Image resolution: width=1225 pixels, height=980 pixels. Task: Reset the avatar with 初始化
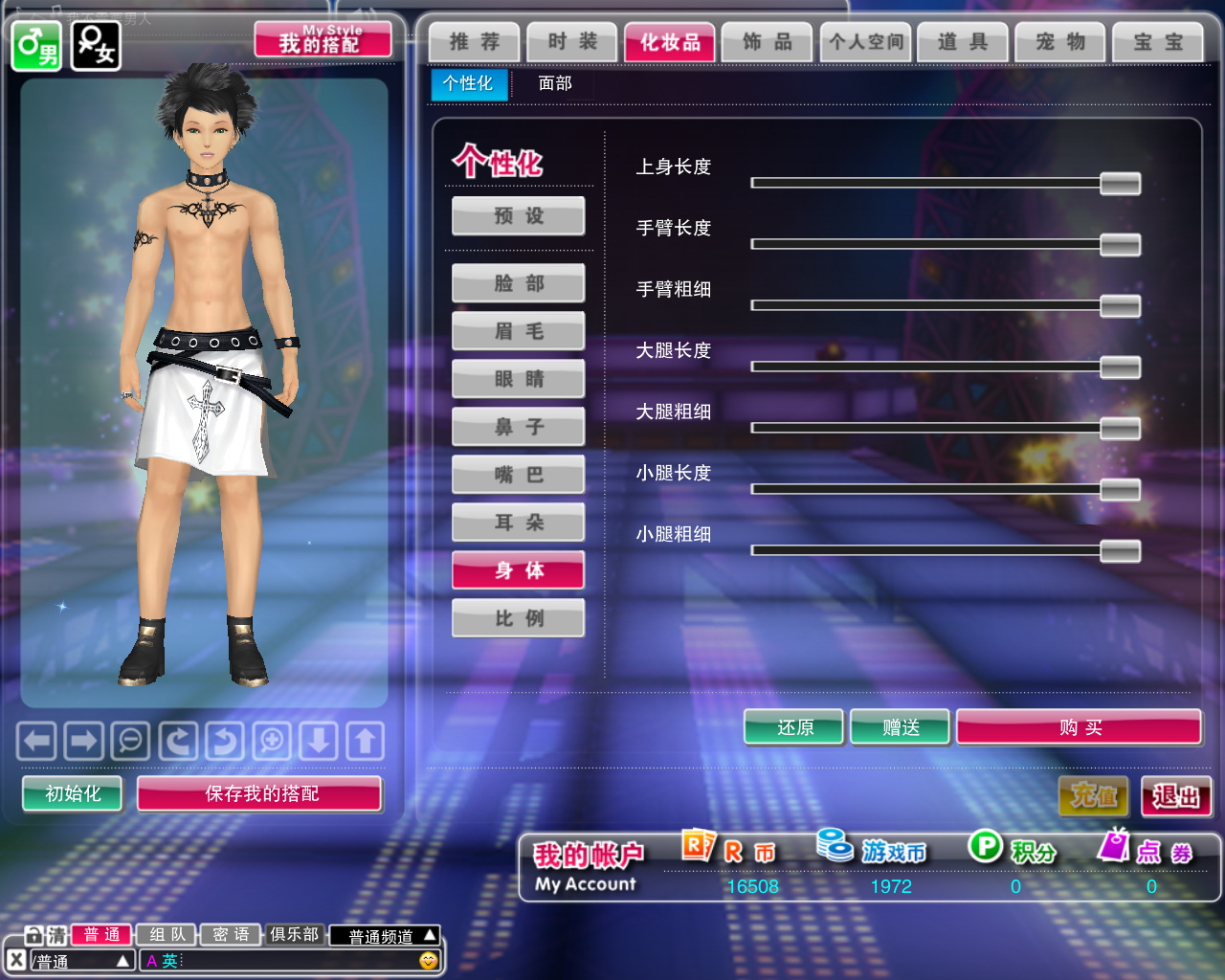73,793
